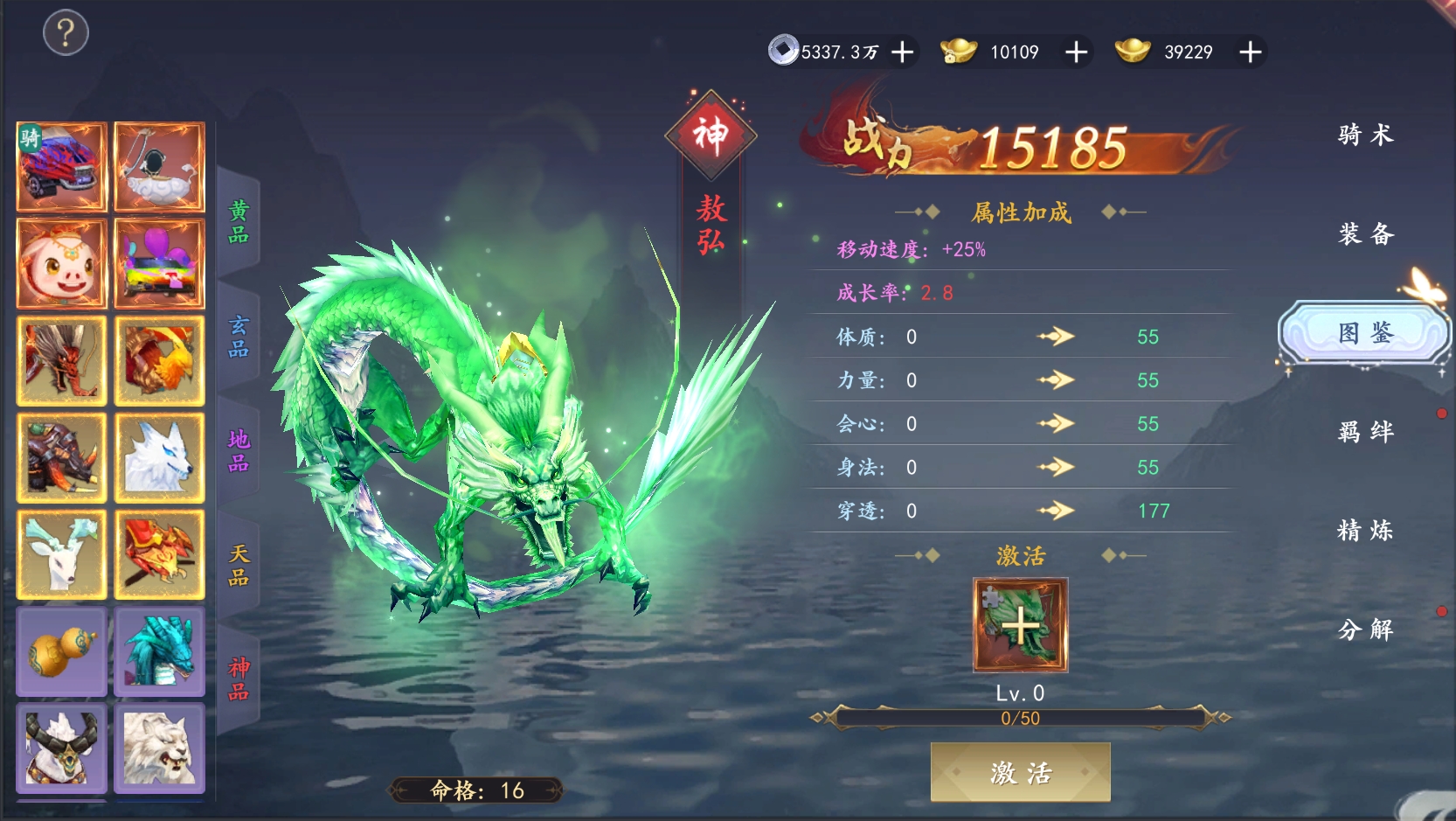This screenshot has height=821, width=1456.
Task: Select the gourd mount icon
Action: click(61, 651)
